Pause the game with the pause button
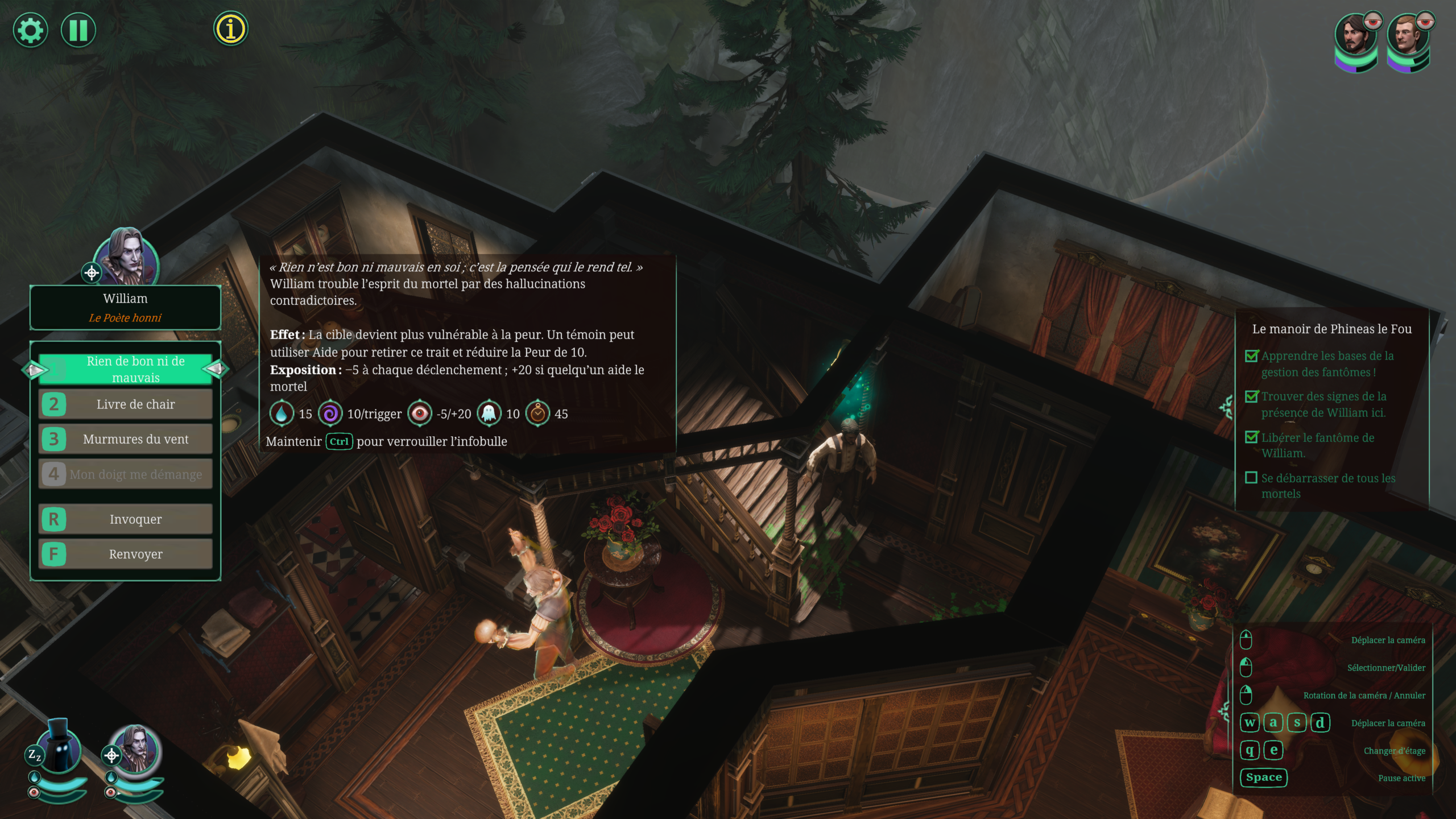The height and width of the screenshot is (819, 1456). coord(78,30)
